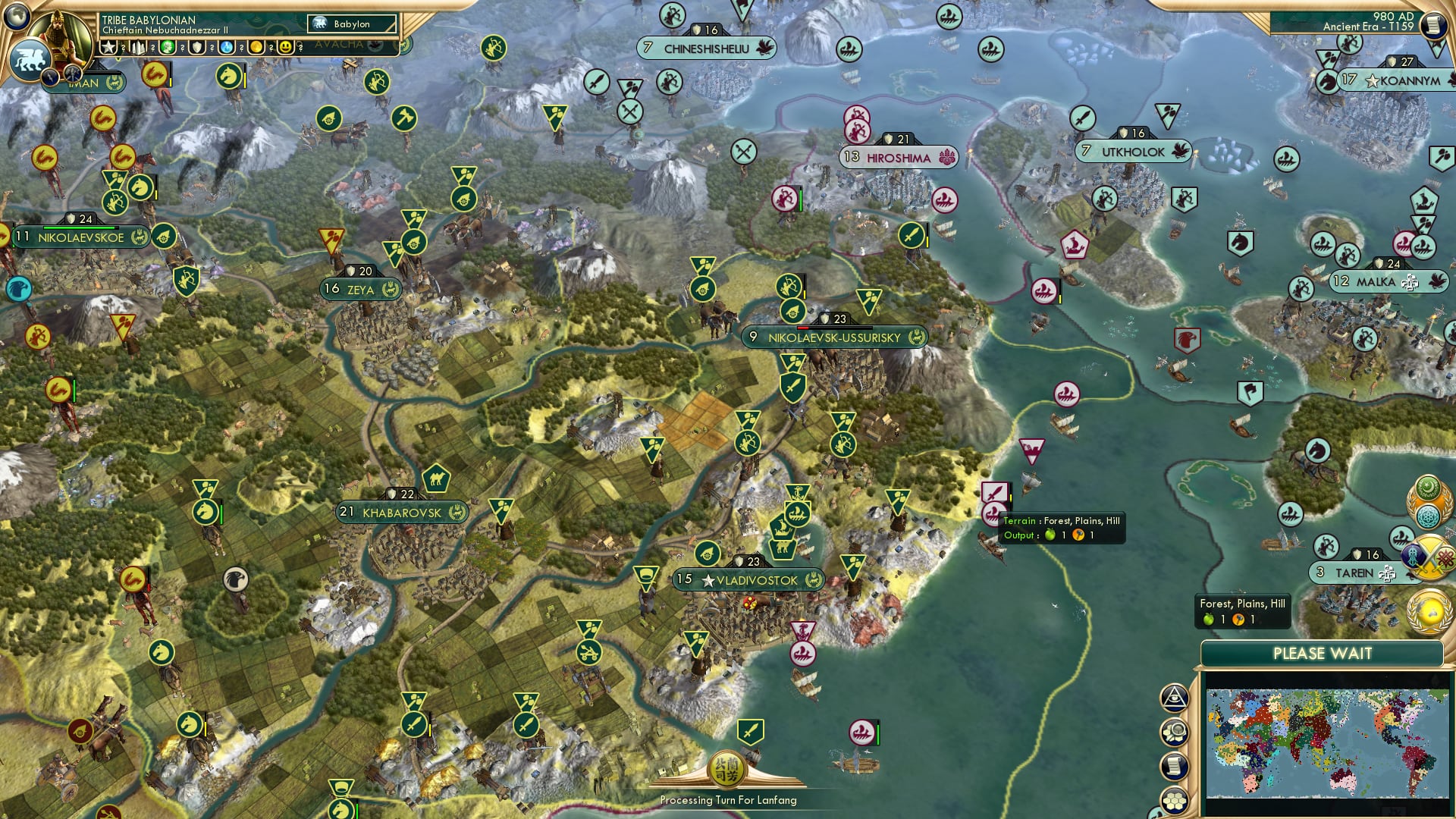
Task: Open the notification log scroll beside minimap
Action: [x=1175, y=764]
